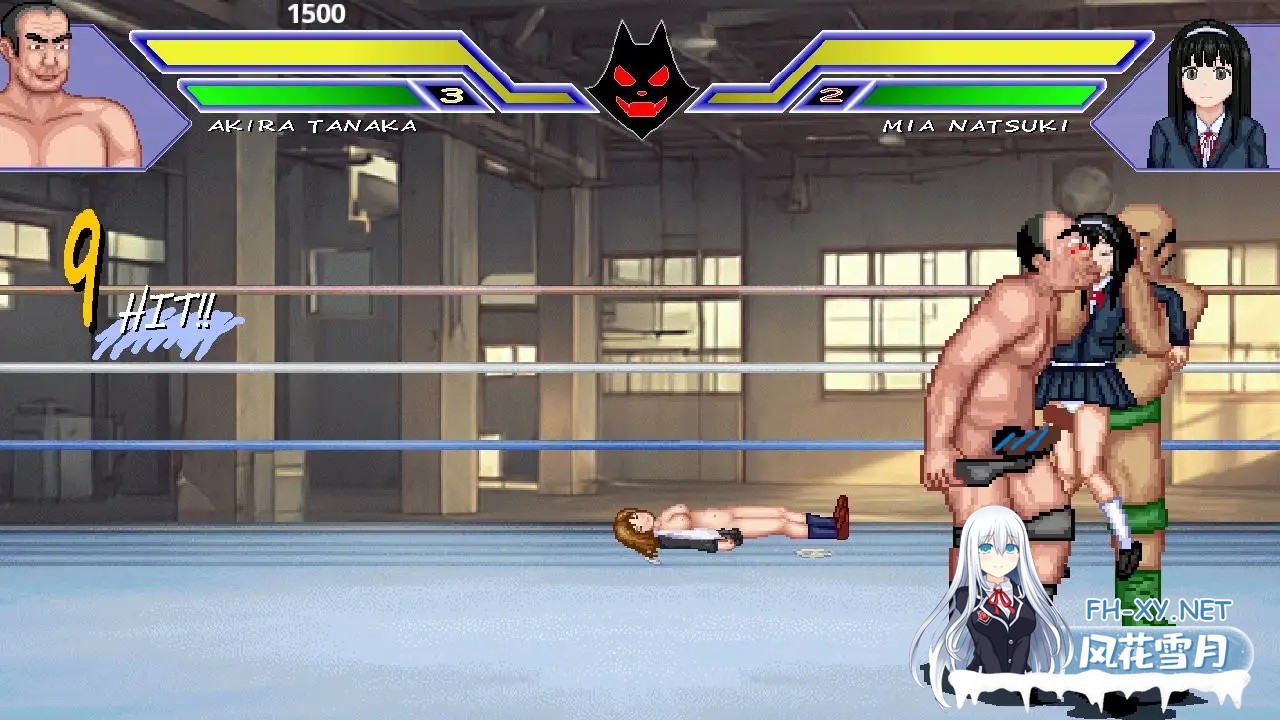The width and height of the screenshot is (1280, 720).
Task: Toggle Akira Tanaka's super meter level 3 indicator
Action: (449, 97)
